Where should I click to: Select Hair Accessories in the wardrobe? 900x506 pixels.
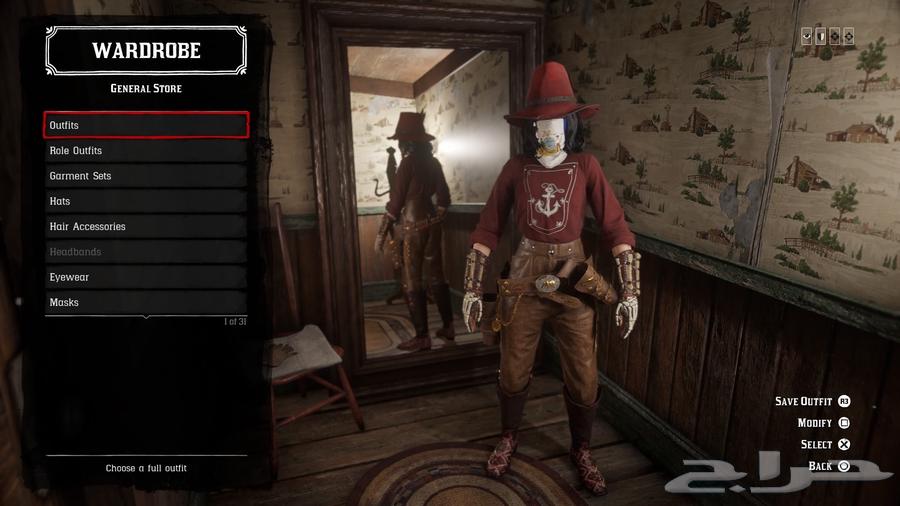(146, 226)
